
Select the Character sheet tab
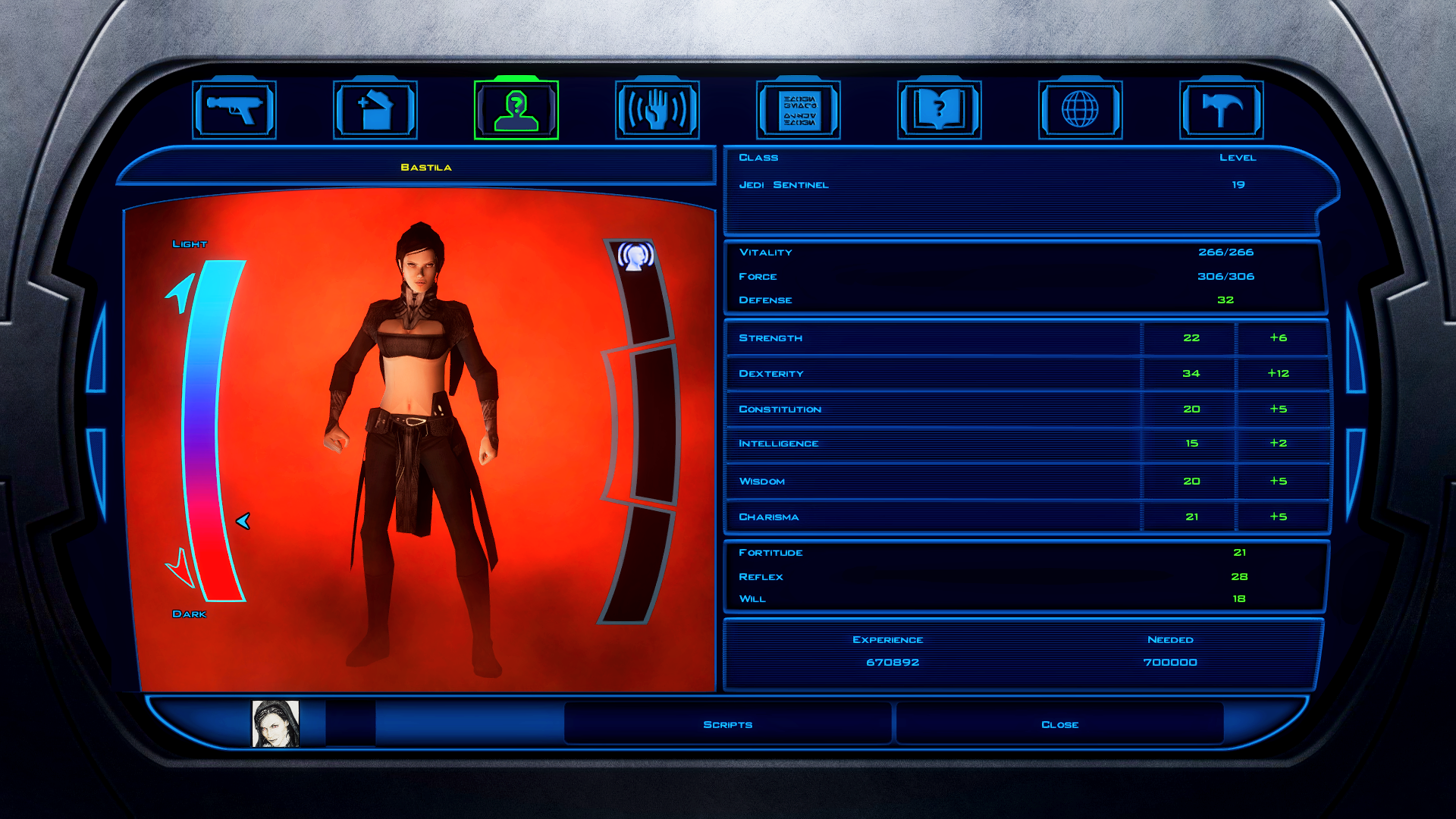tap(516, 110)
